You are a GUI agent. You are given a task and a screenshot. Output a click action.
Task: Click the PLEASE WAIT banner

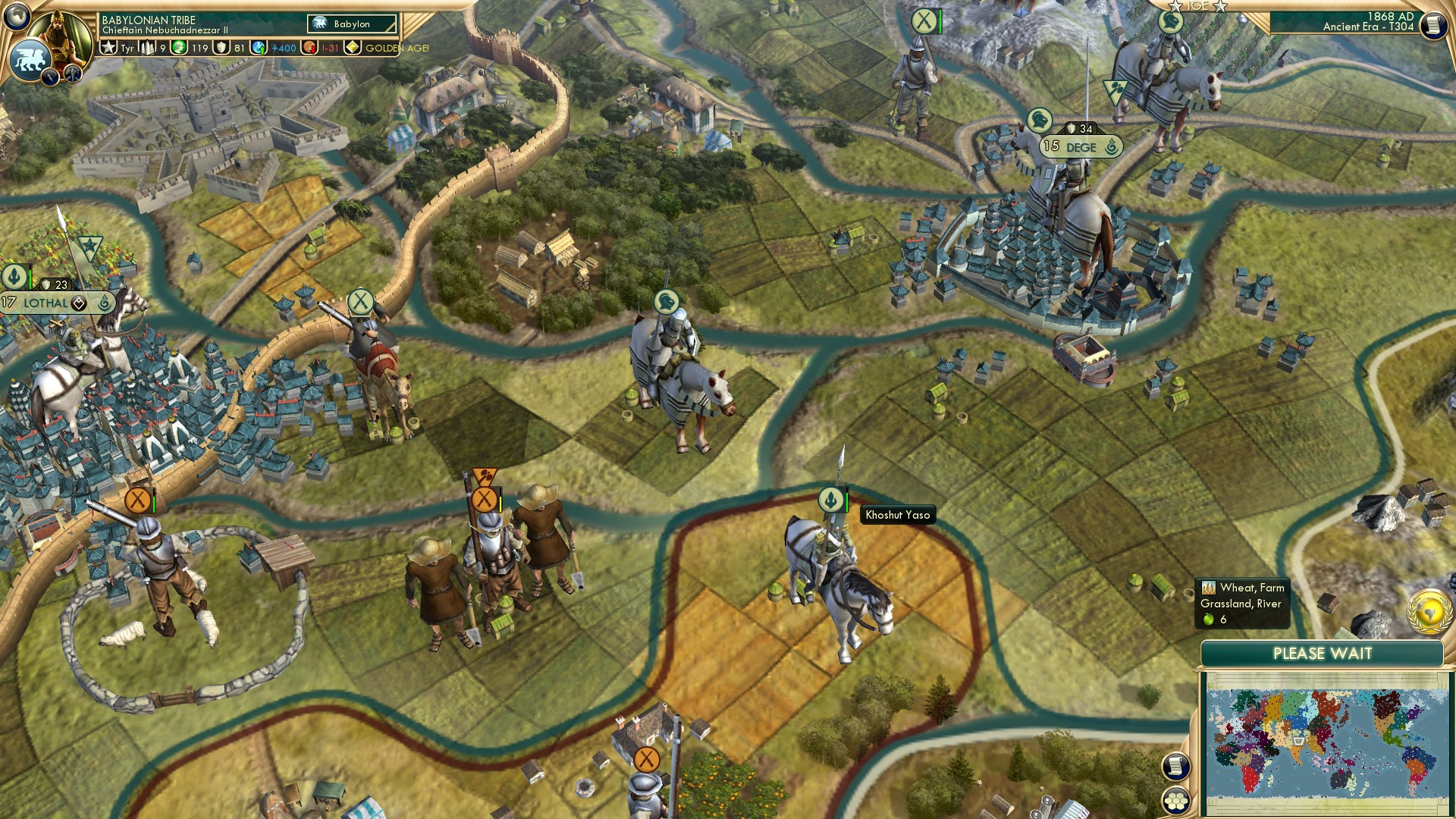click(1324, 653)
